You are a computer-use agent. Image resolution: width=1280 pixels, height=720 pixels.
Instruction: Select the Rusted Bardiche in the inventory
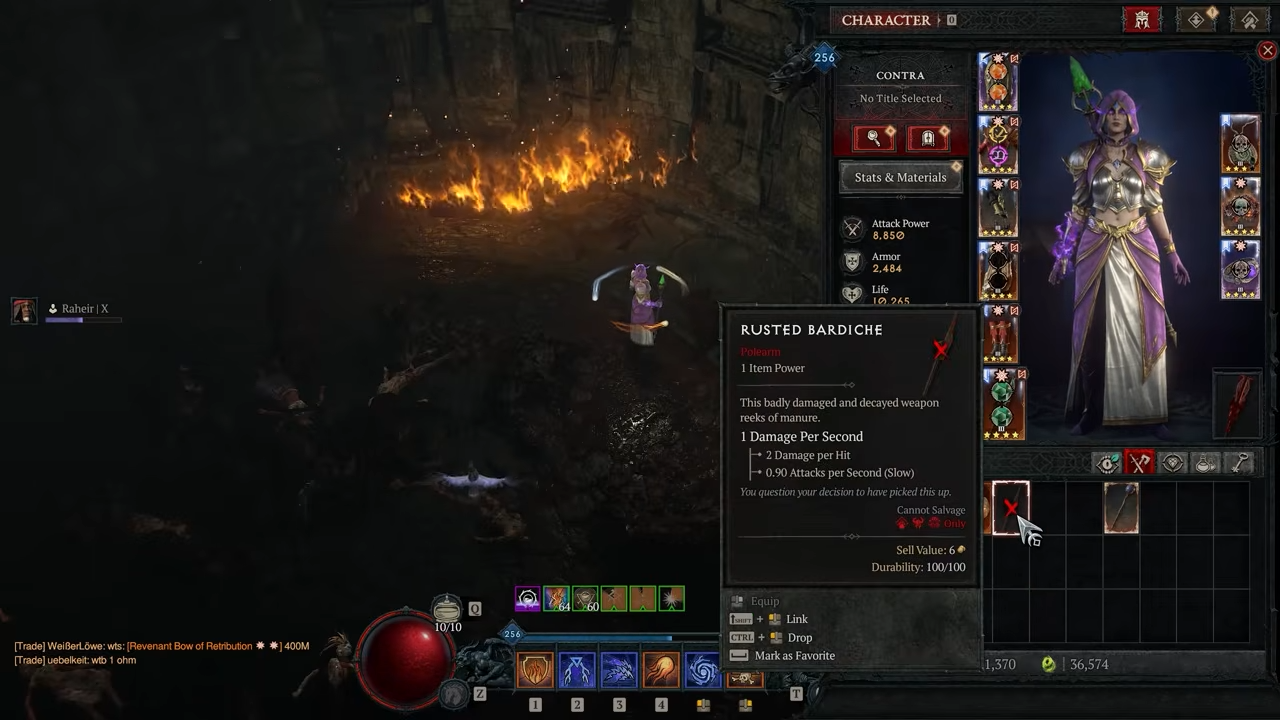[1010, 508]
